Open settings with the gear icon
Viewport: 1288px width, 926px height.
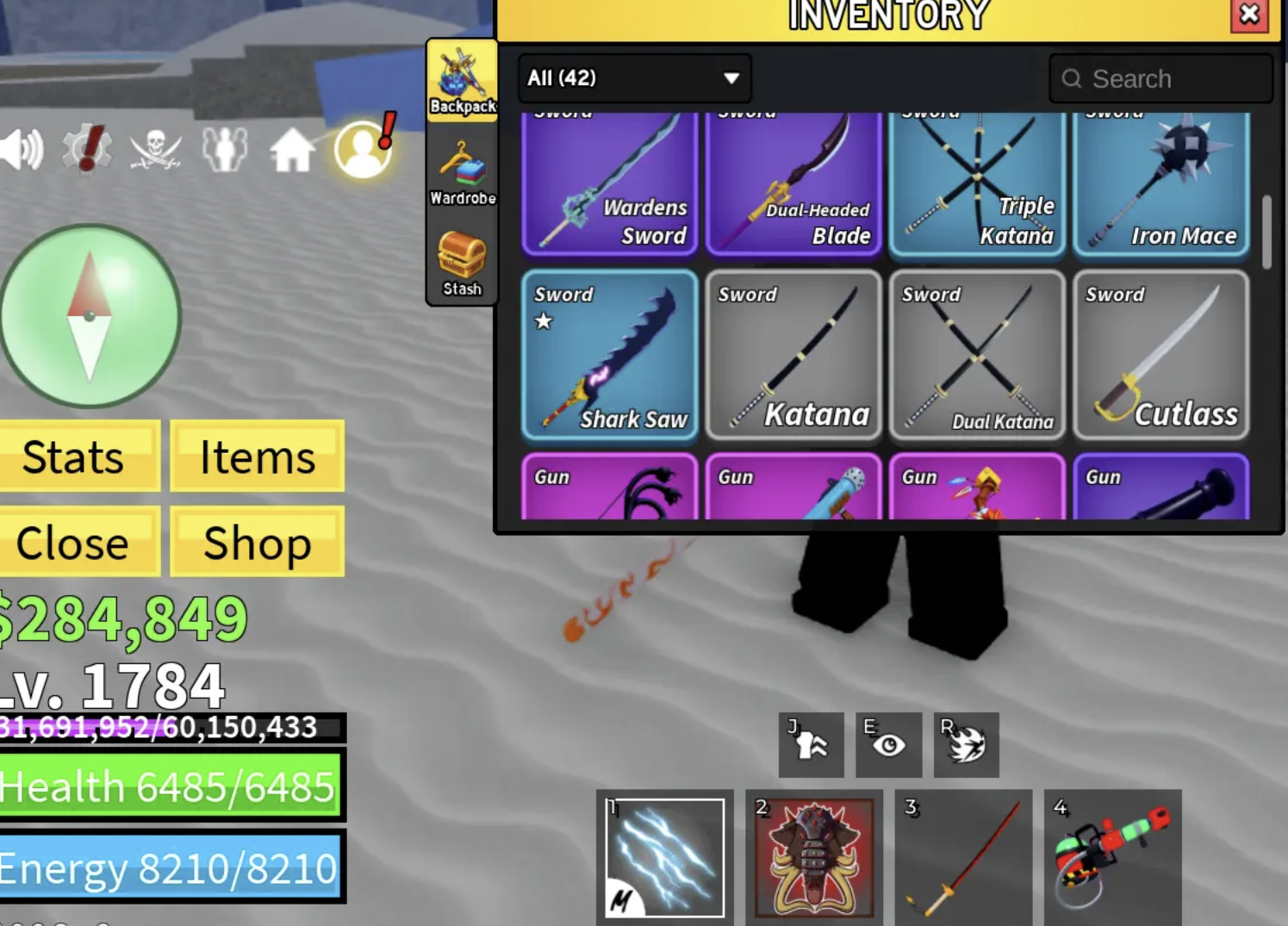pyautogui.click(x=86, y=148)
